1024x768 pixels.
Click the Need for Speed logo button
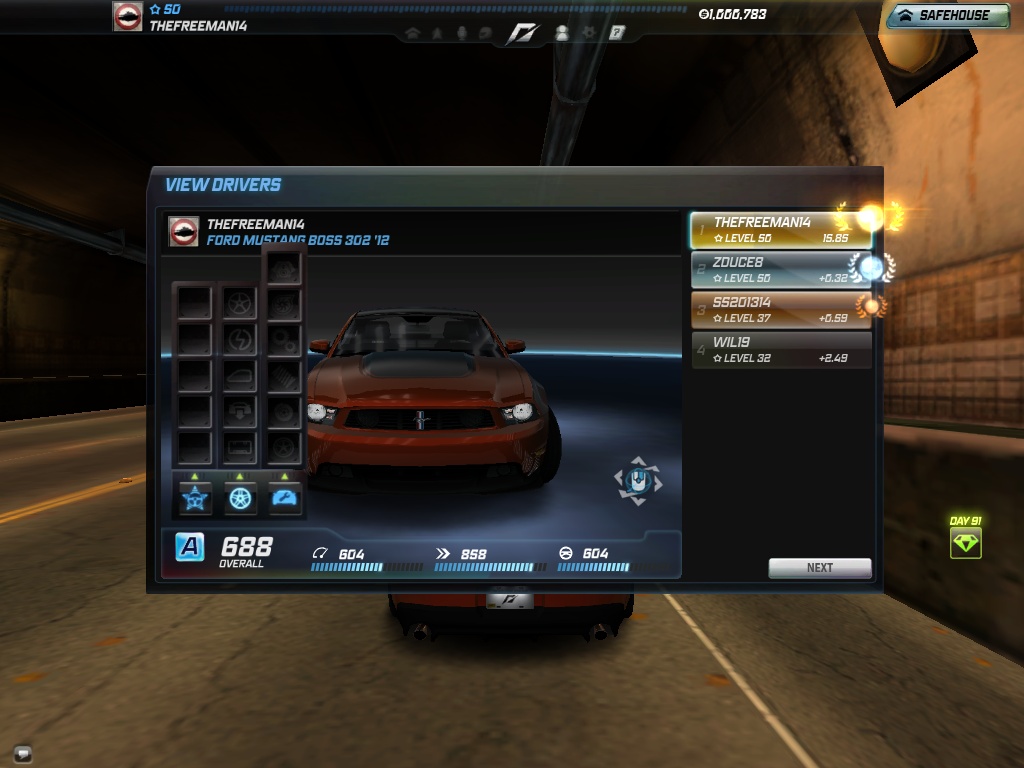point(522,33)
